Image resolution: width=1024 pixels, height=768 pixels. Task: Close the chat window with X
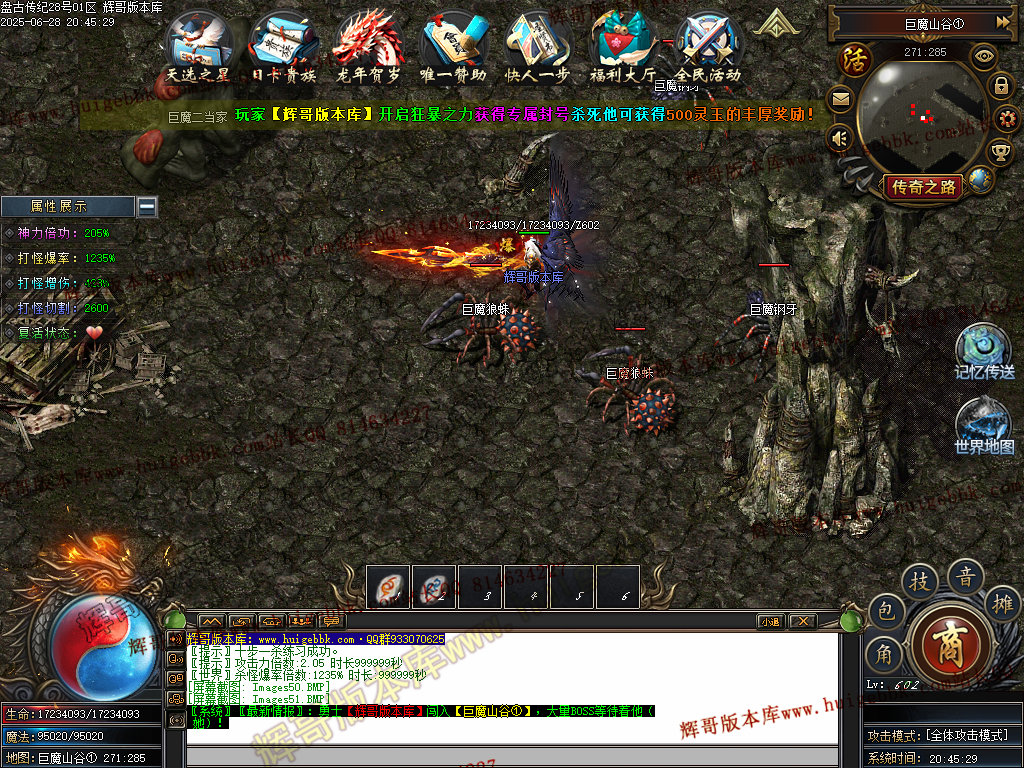[802, 621]
